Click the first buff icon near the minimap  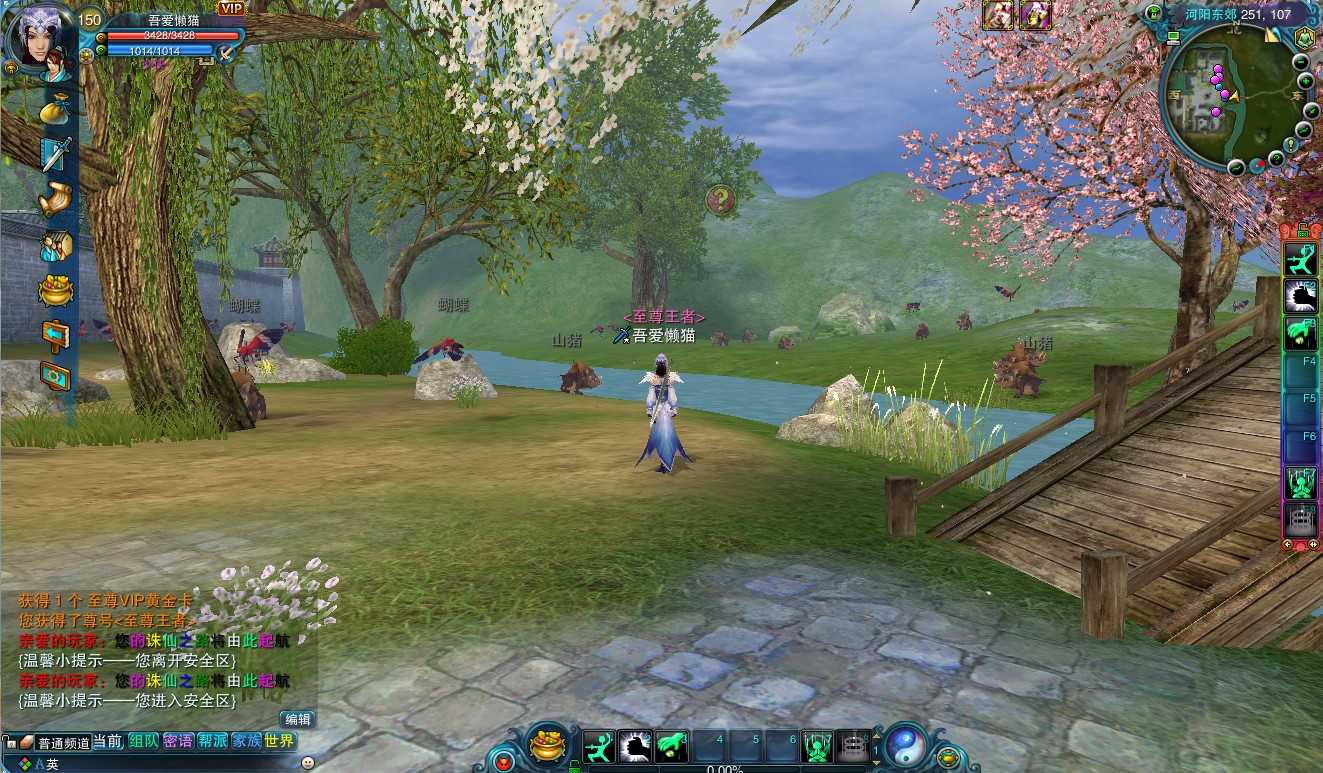999,14
